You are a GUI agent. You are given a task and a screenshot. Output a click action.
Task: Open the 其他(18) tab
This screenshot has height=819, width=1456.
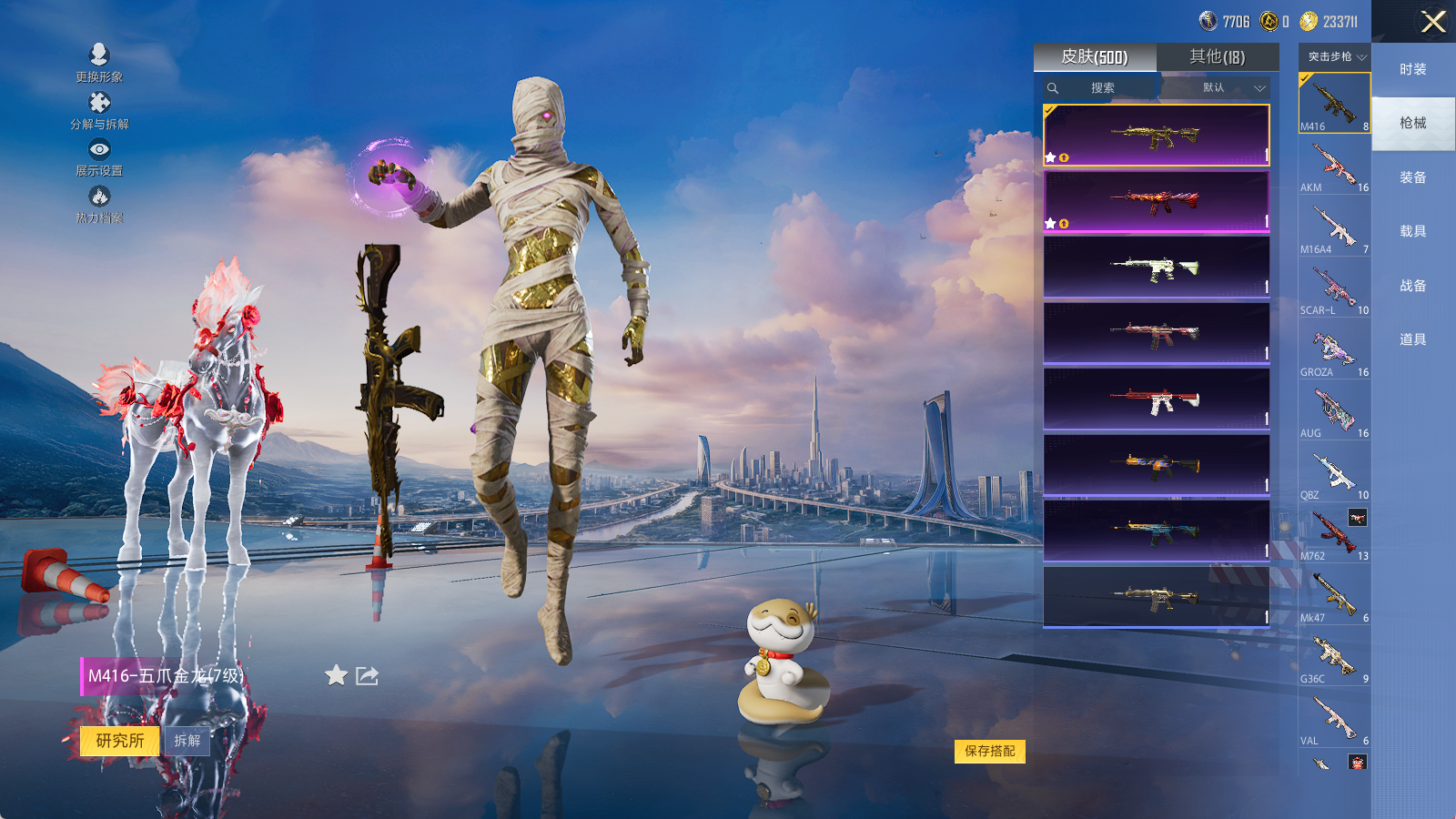point(1217,57)
